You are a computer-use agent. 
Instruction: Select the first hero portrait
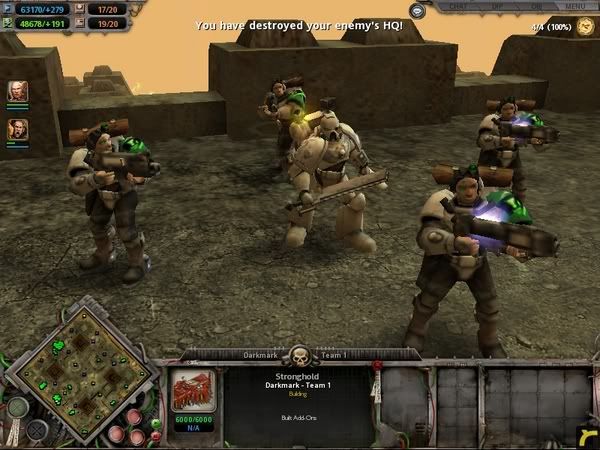tap(18, 91)
